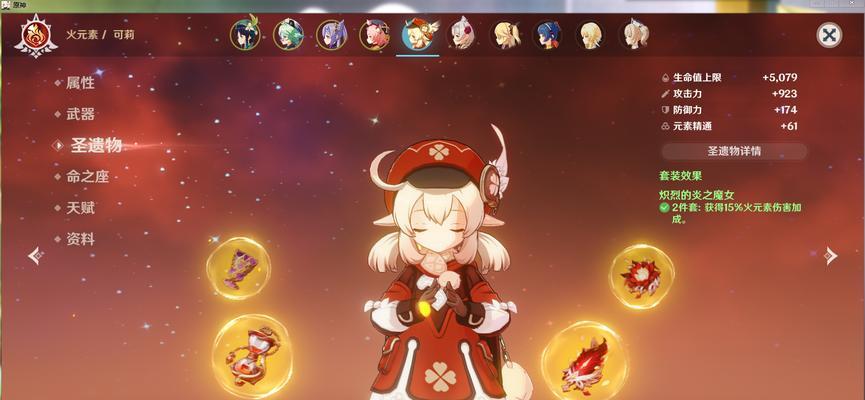The width and height of the screenshot is (865, 400).
Task: Select the 武器 weapon menu entry
Action: (80, 114)
